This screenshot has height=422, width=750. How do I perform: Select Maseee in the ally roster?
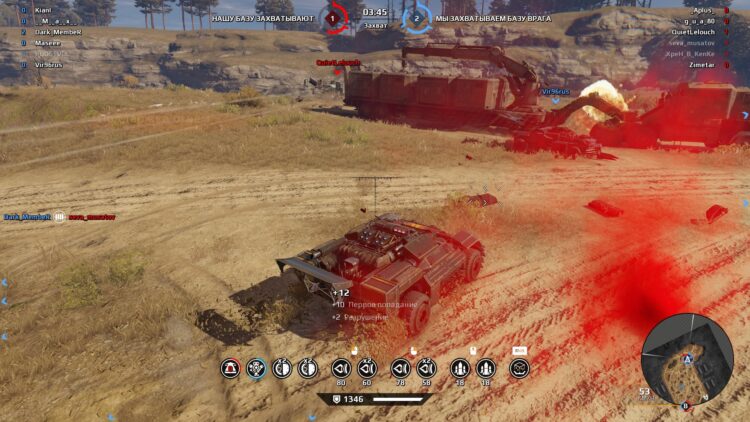47,42
